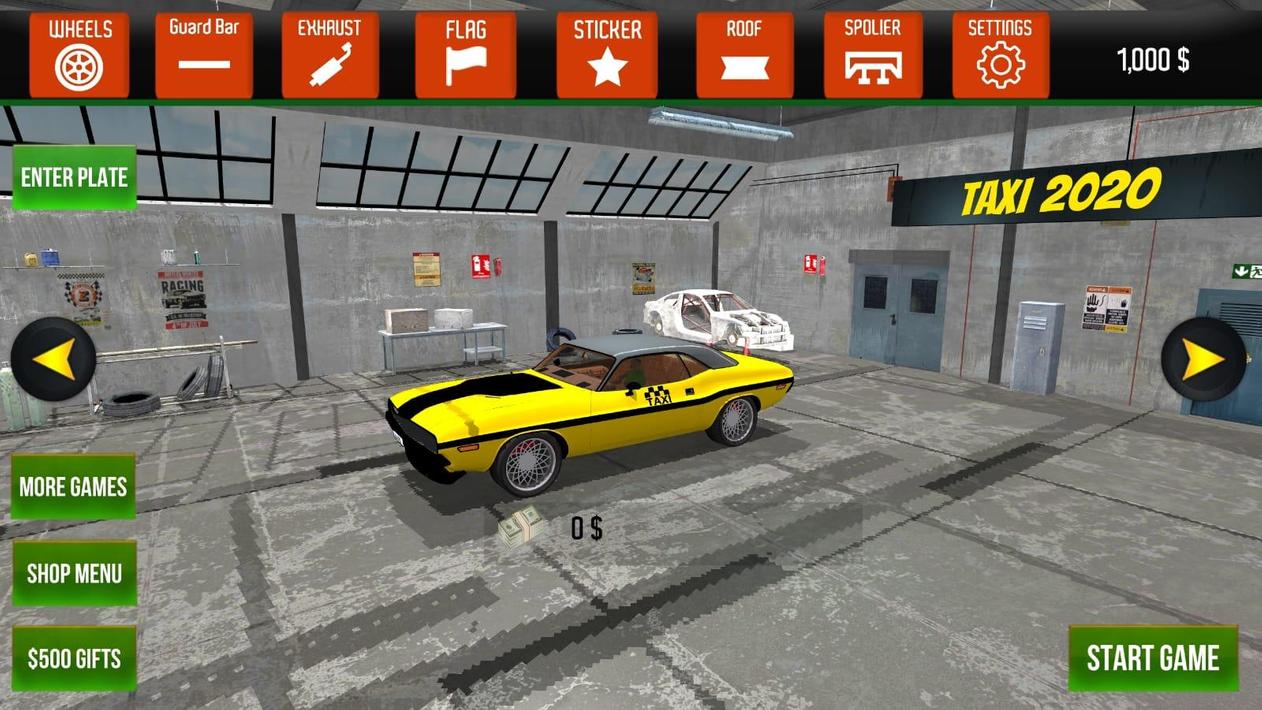Show the next car with right arrow

1204,359
